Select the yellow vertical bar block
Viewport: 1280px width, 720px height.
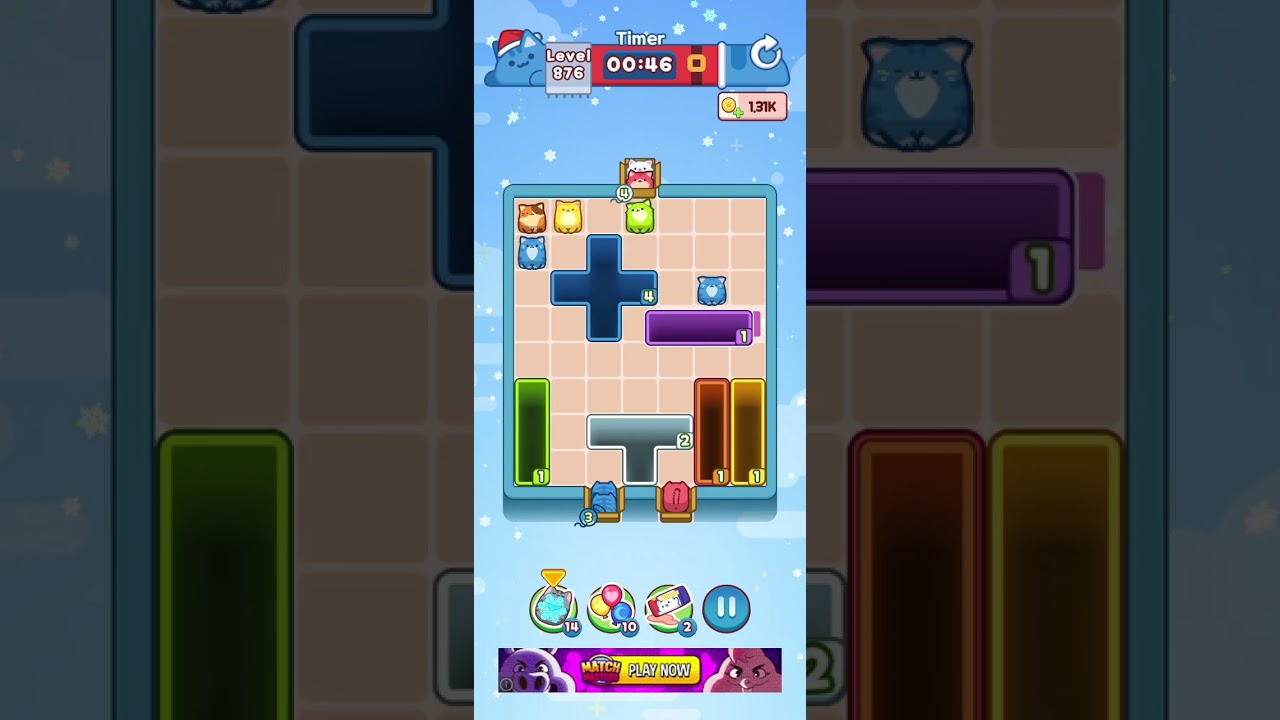coord(750,430)
